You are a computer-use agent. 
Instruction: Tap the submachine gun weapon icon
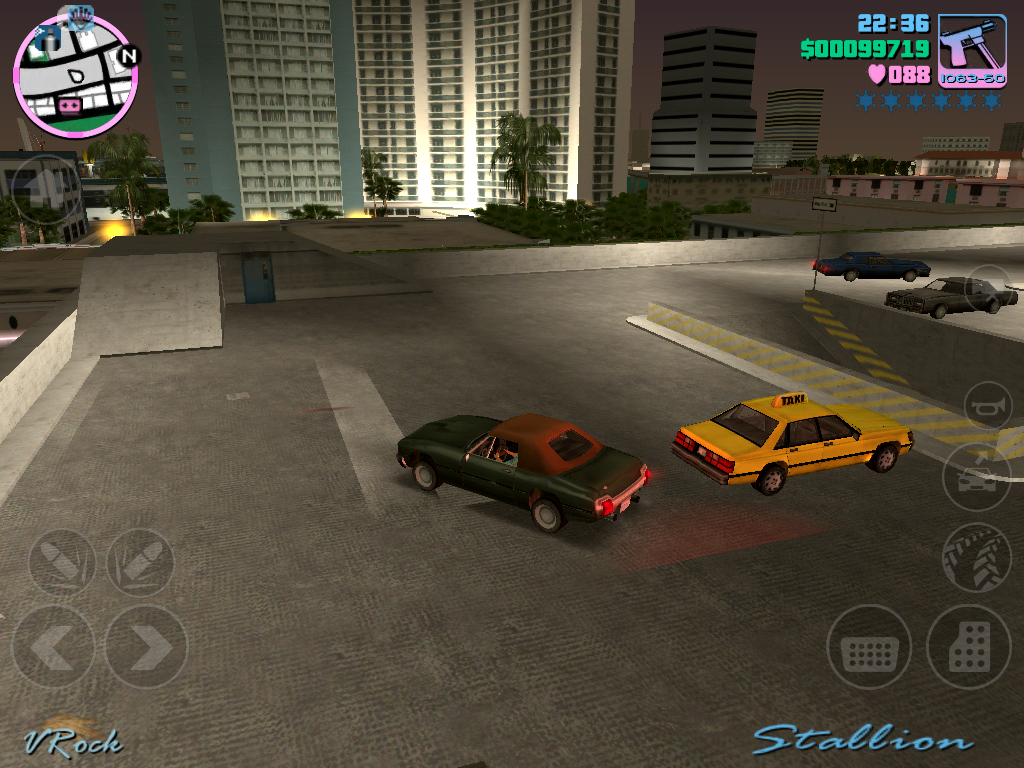pyautogui.click(x=972, y=51)
